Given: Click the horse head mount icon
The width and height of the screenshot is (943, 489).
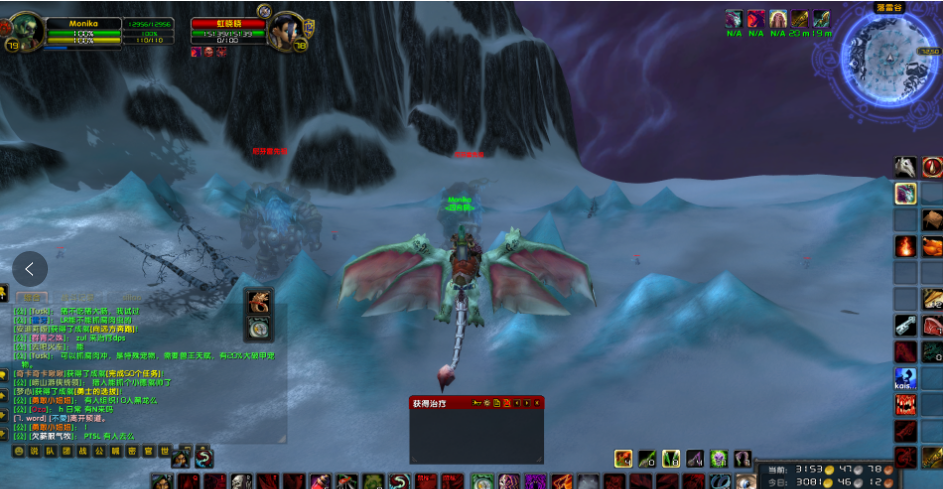Looking at the screenshot, I should 905,167.
